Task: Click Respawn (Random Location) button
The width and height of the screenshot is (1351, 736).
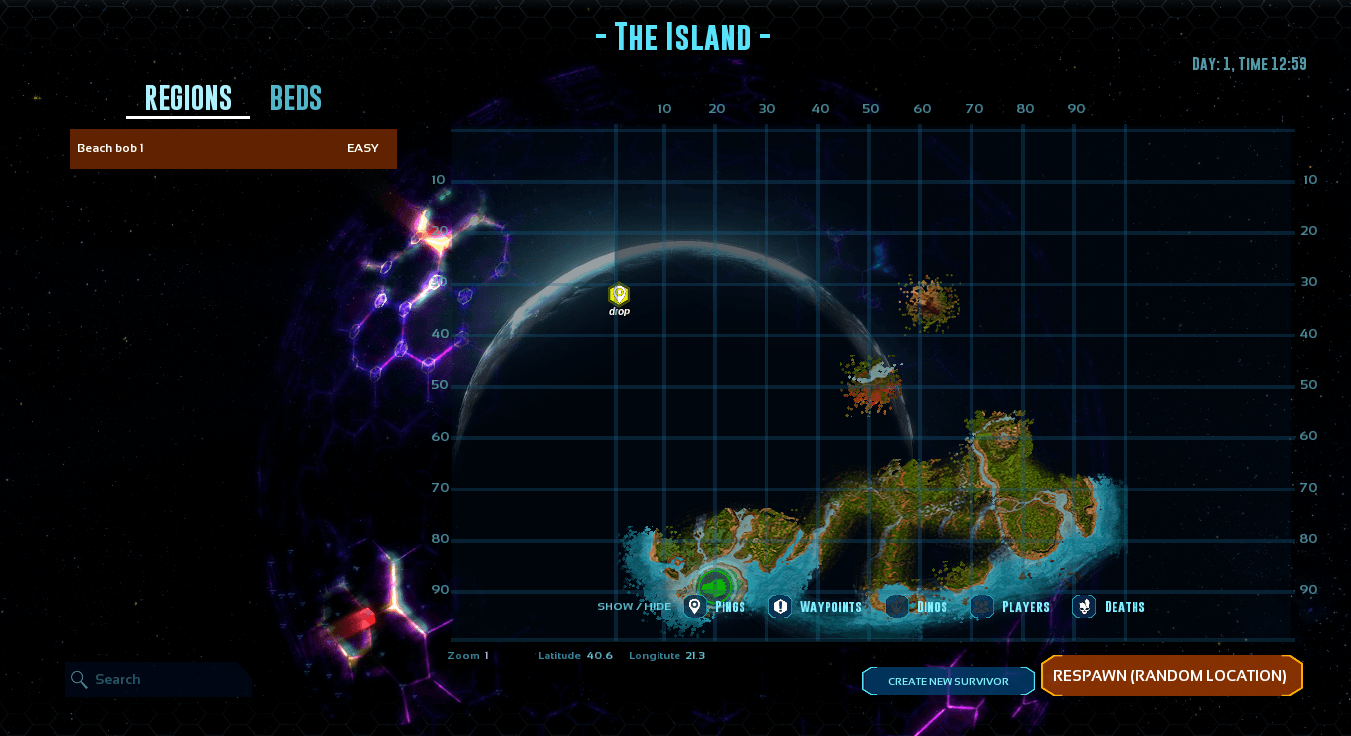Action: point(1170,676)
